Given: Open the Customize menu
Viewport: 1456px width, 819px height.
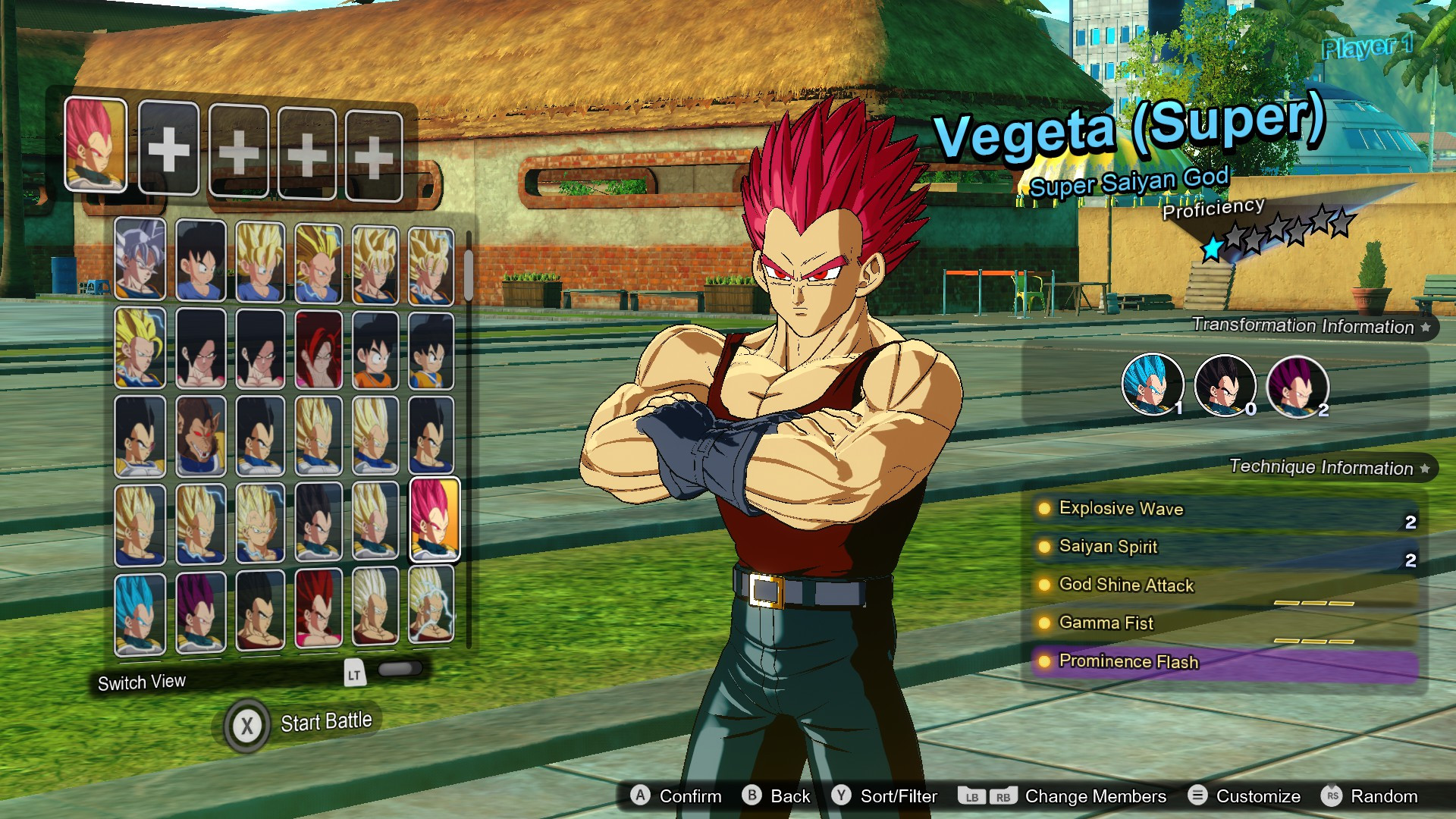Looking at the screenshot, I should (x=1200, y=796).
